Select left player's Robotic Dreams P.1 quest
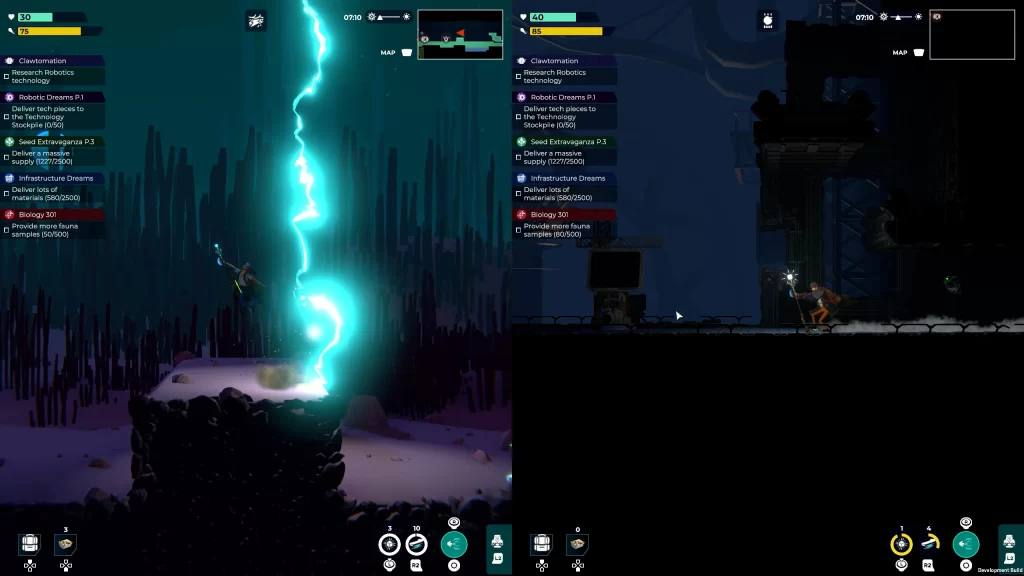The image size is (1024, 576). click(55, 97)
